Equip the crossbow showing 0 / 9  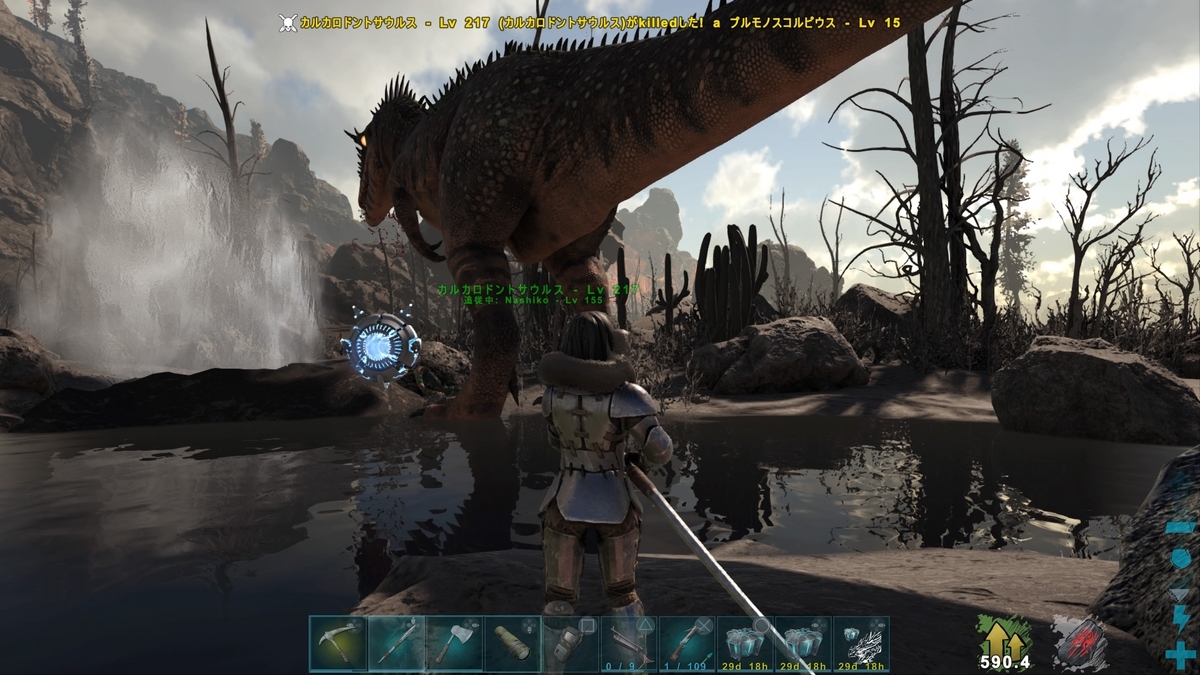click(x=628, y=643)
